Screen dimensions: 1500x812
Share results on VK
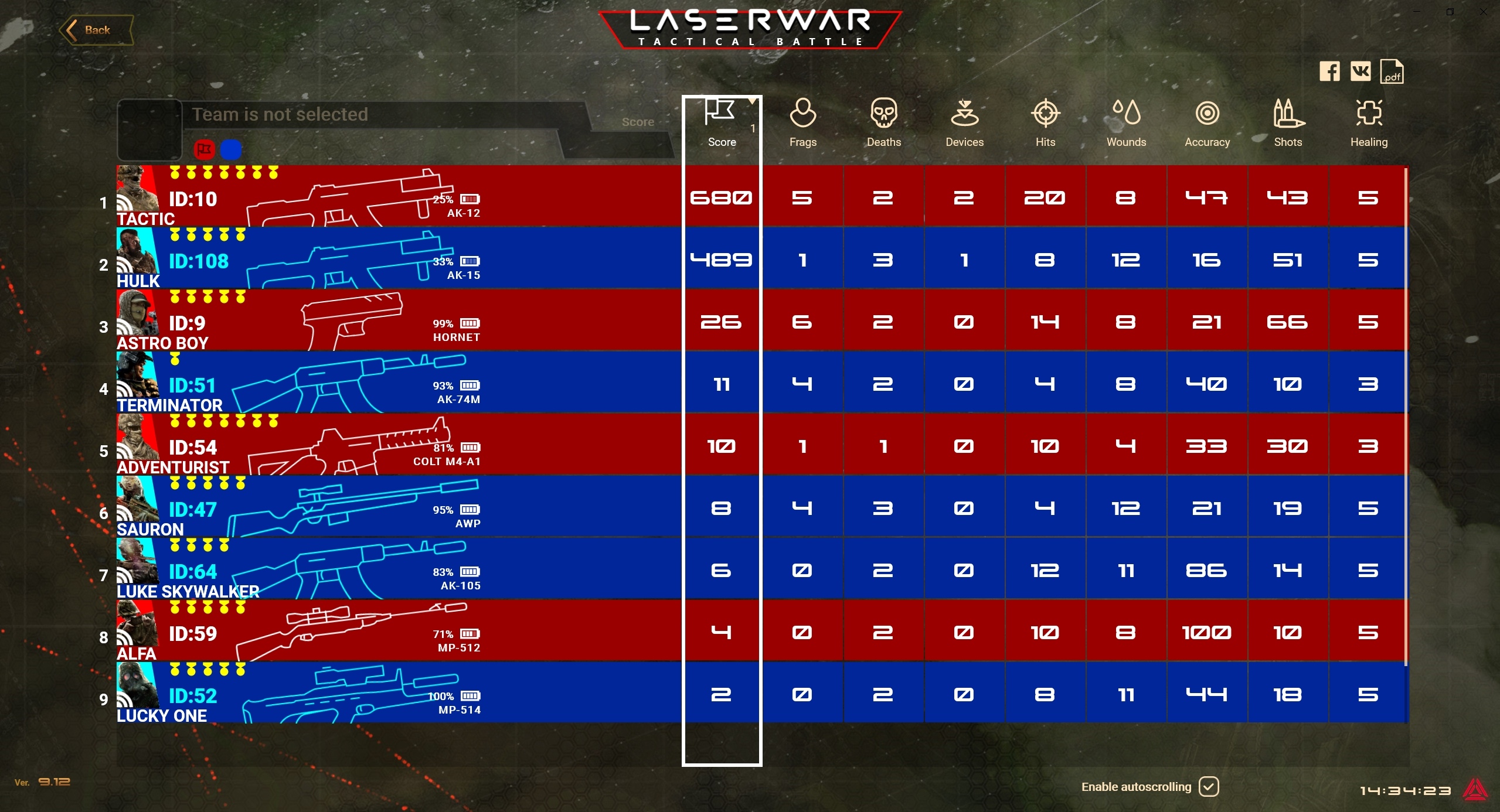pos(1360,72)
